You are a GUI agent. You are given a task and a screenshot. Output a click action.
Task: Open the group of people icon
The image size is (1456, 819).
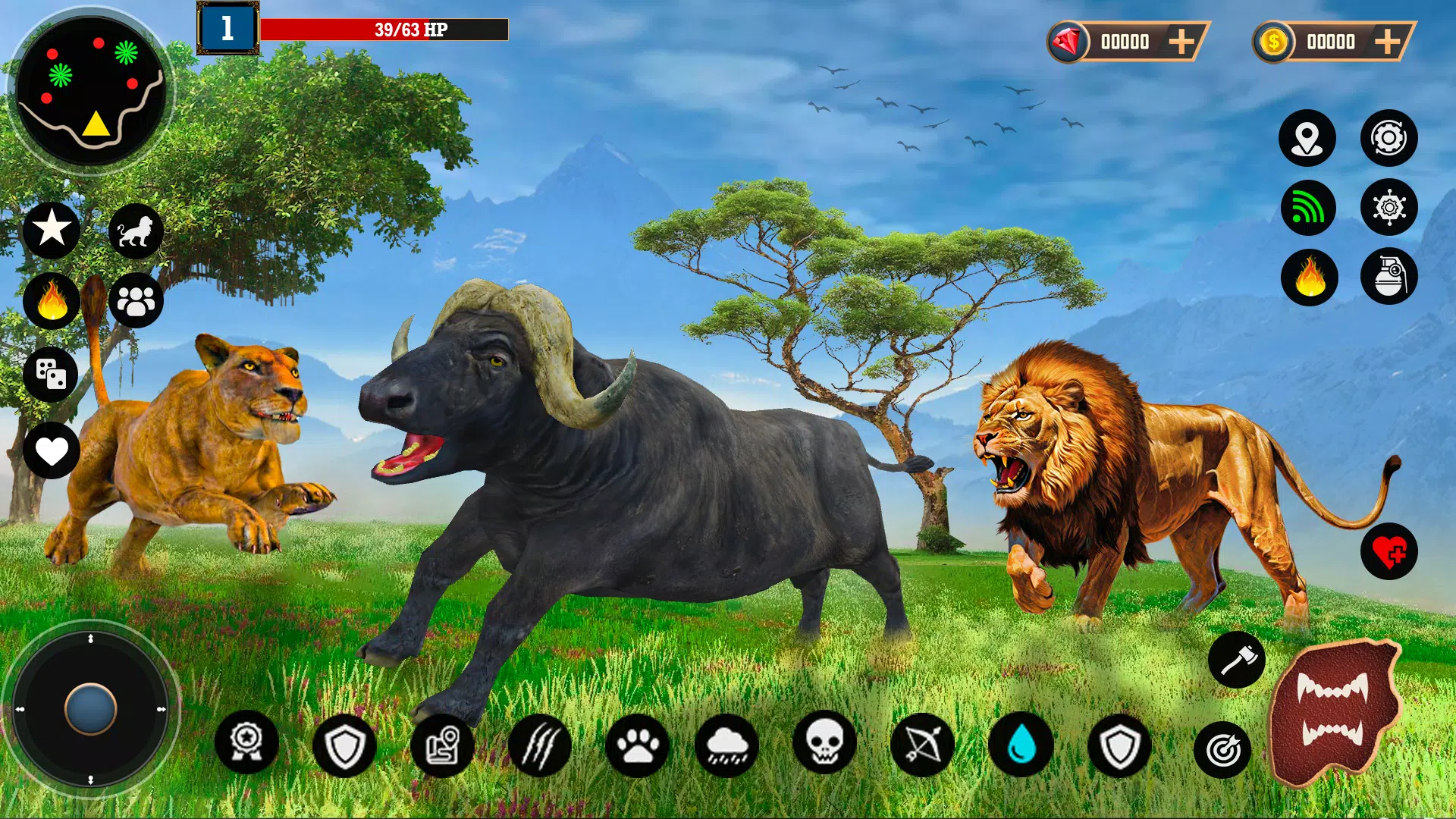click(136, 301)
